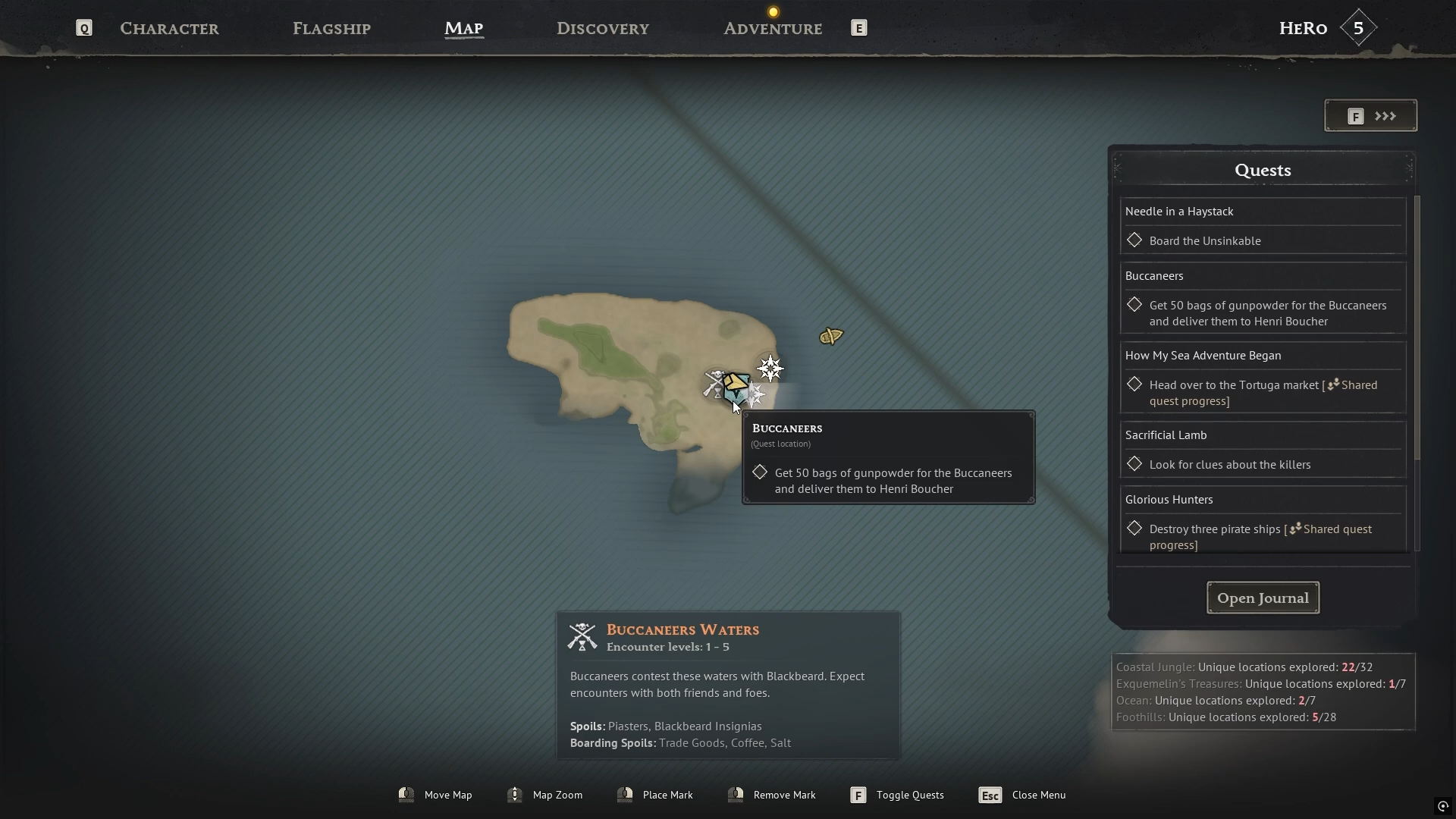1456x819 pixels.
Task: Go to the Discovery tab
Action: pos(602,29)
